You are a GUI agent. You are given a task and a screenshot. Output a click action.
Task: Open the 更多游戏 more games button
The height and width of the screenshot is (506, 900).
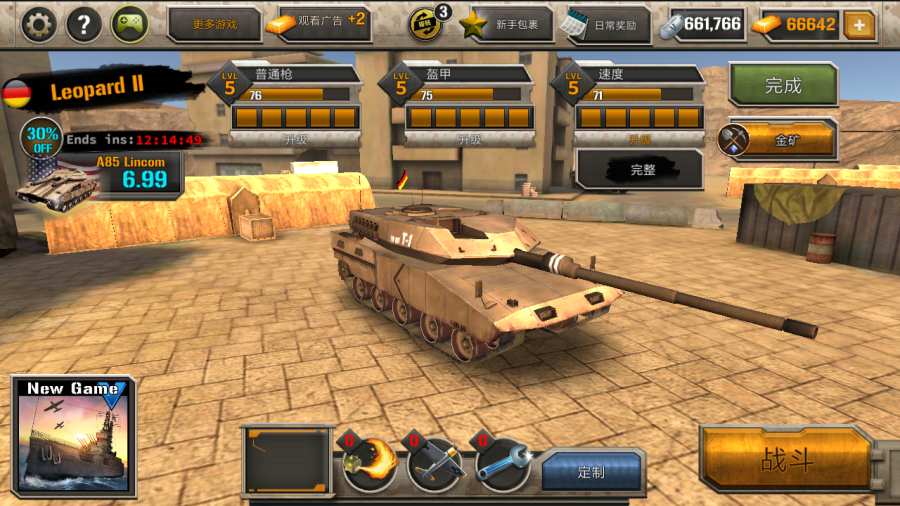point(213,24)
